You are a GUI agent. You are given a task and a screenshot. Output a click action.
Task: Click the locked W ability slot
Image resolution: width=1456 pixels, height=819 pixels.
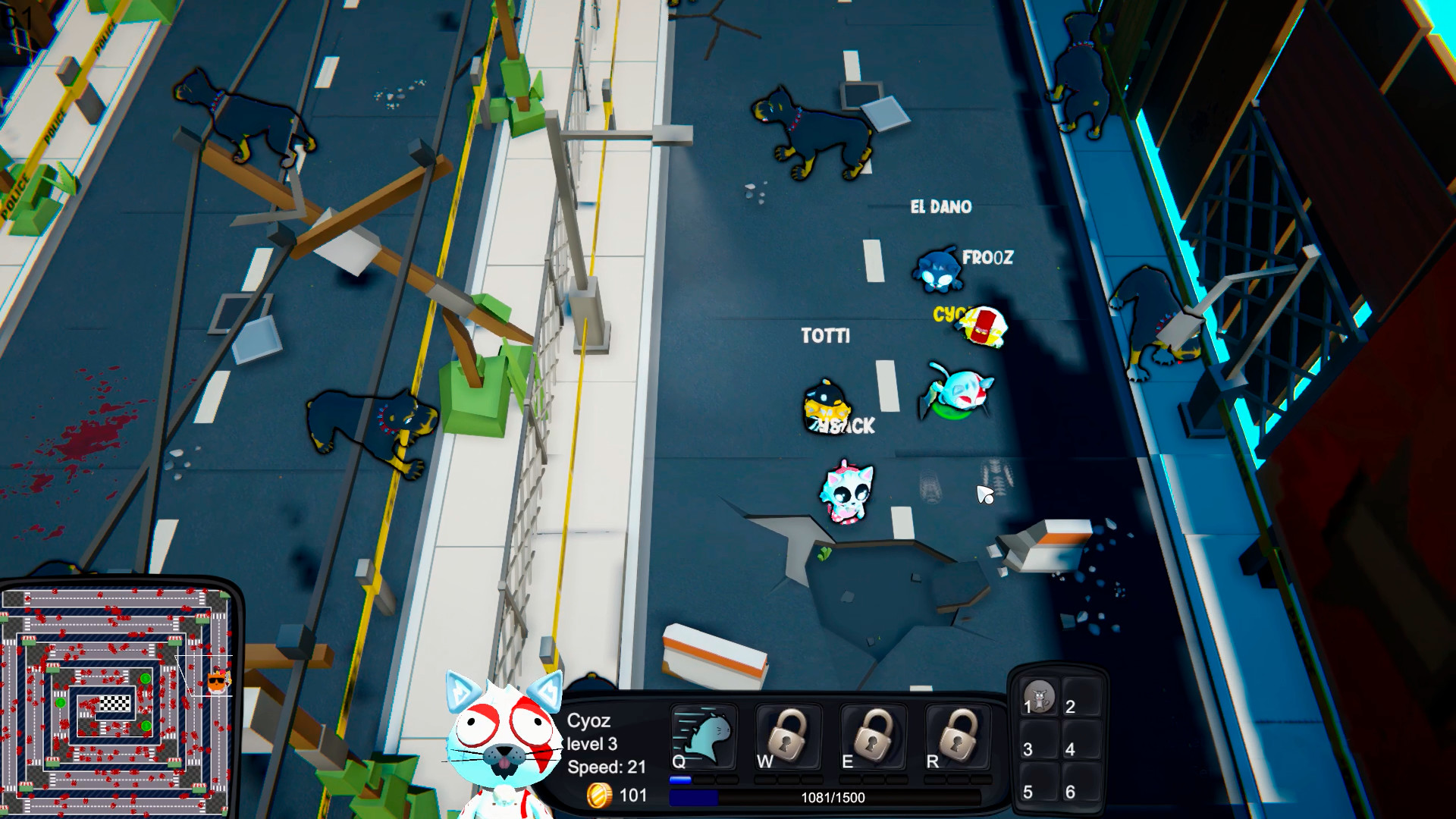[789, 738]
